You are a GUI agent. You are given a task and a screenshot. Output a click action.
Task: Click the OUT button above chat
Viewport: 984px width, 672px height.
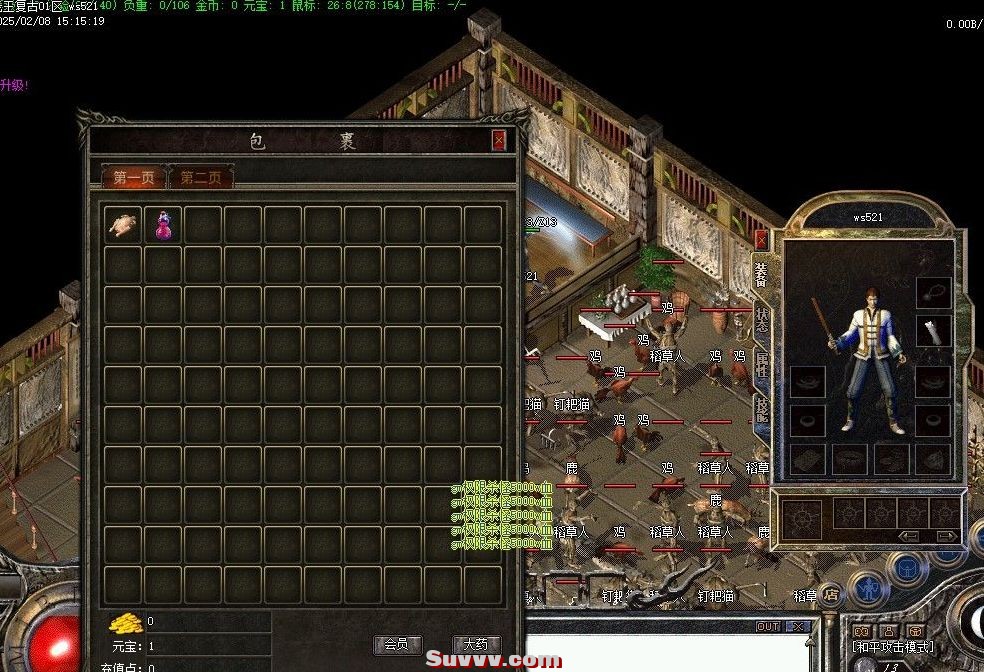click(768, 627)
